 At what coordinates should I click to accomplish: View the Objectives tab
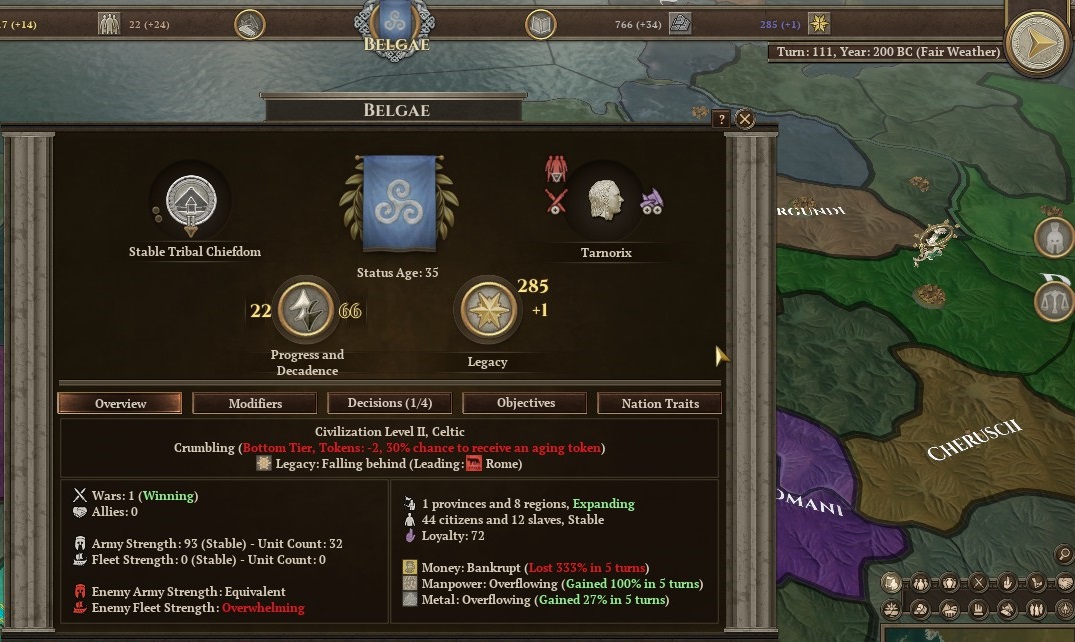[525, 403]
